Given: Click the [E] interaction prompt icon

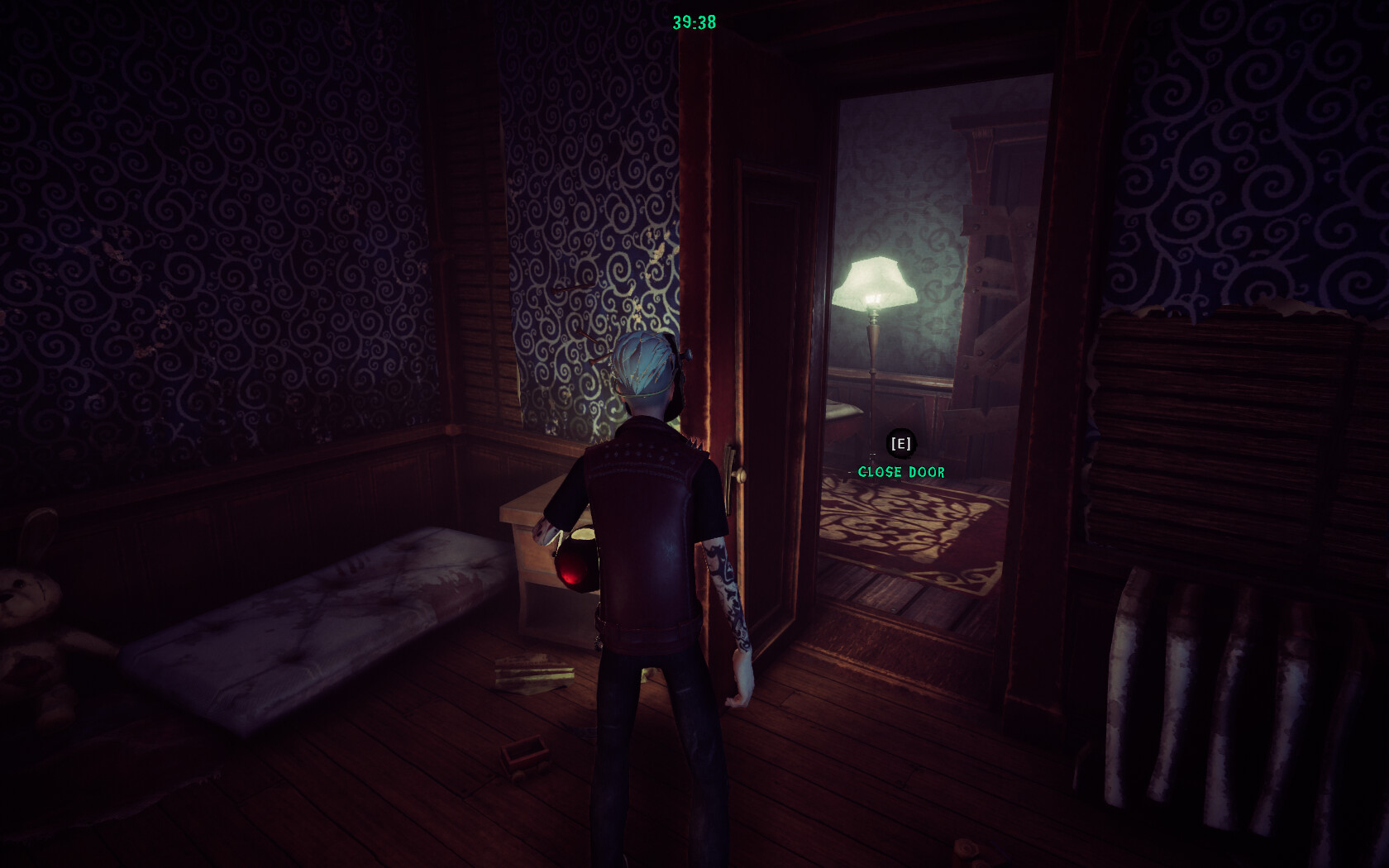Looking at the screenshot, I should coord(900,444).
